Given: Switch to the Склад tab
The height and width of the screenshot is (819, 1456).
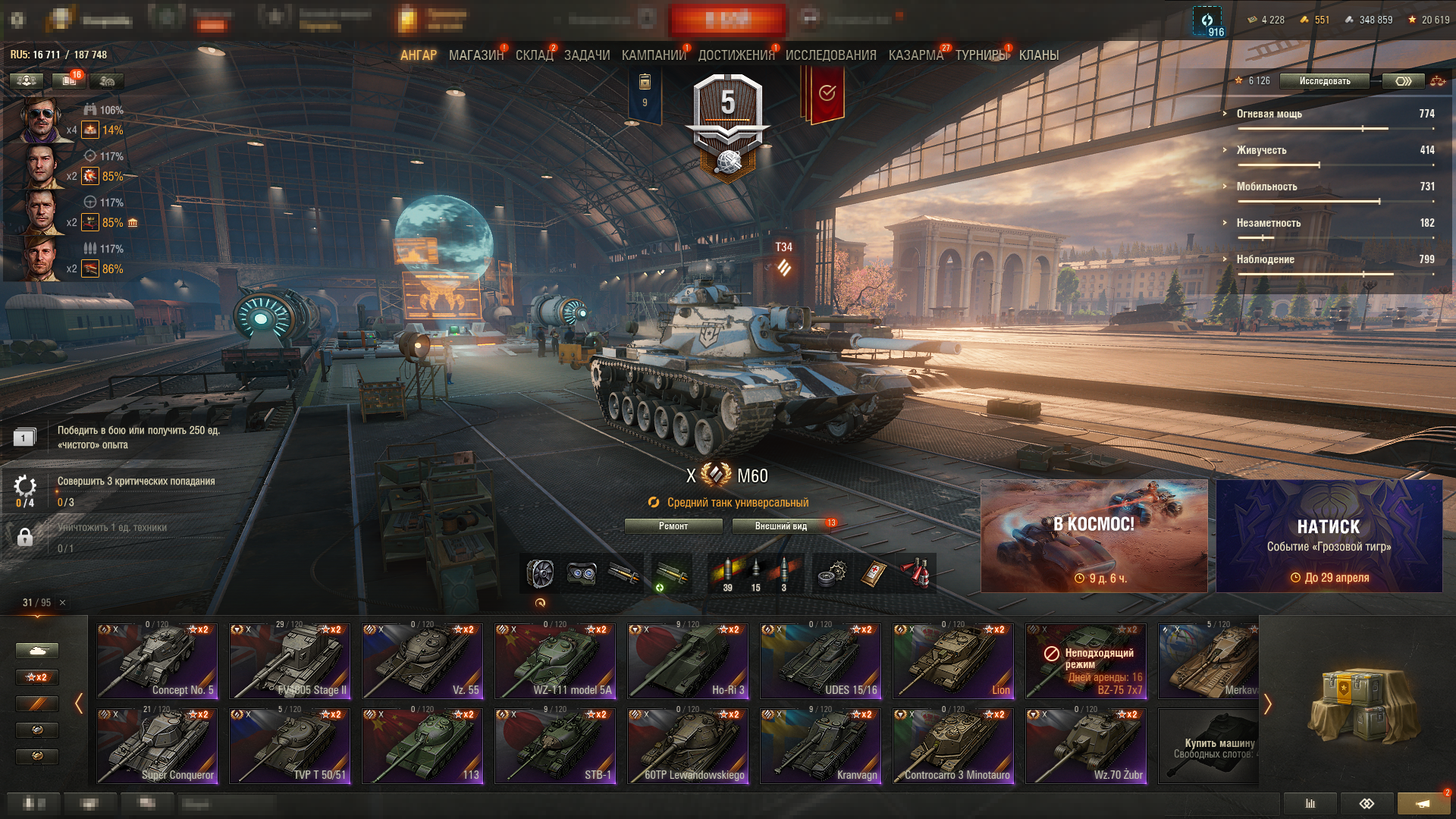Looking at the screenshot, I should (x=534, y=55).
